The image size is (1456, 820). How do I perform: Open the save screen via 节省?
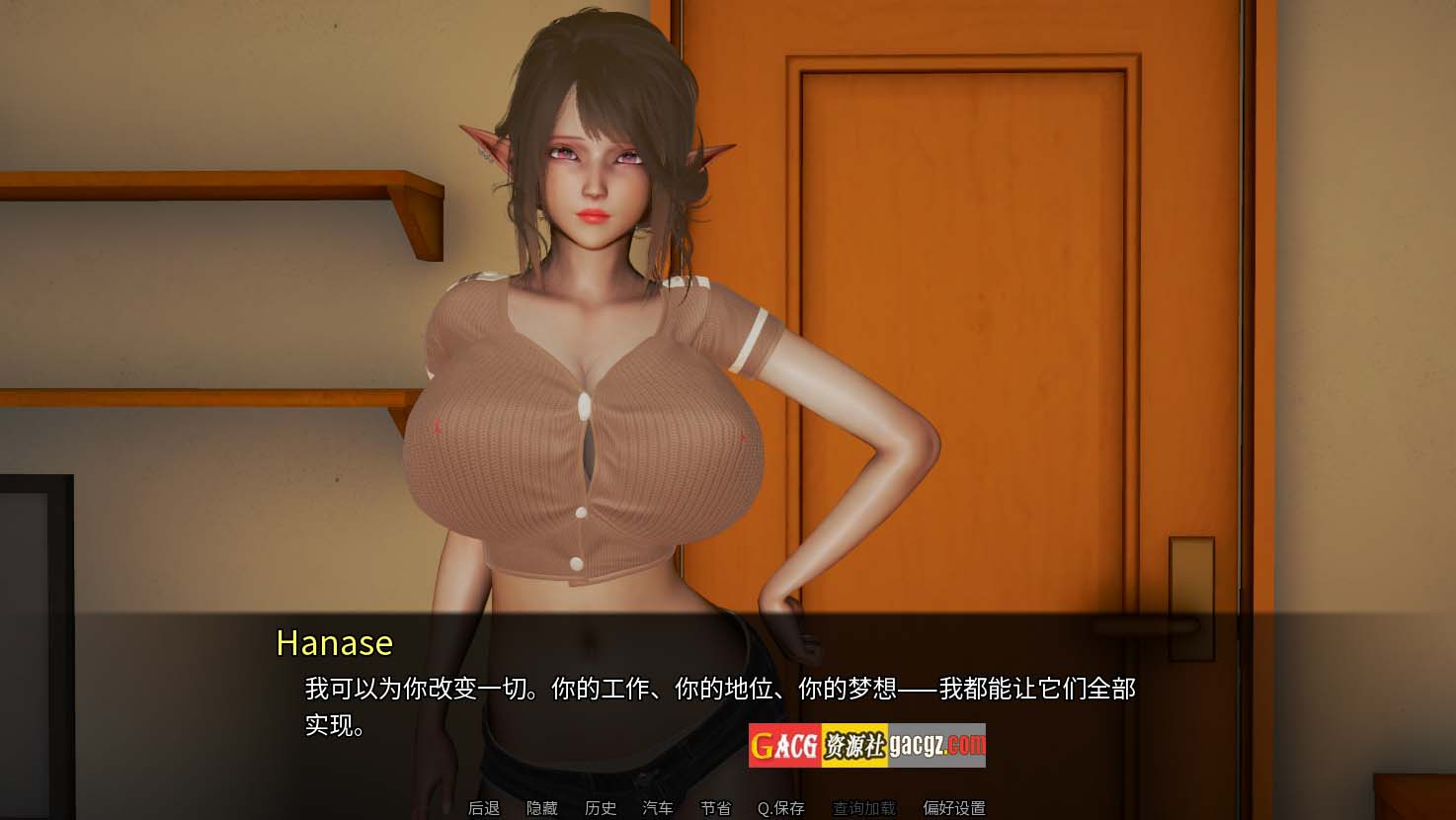pos(715,808)
